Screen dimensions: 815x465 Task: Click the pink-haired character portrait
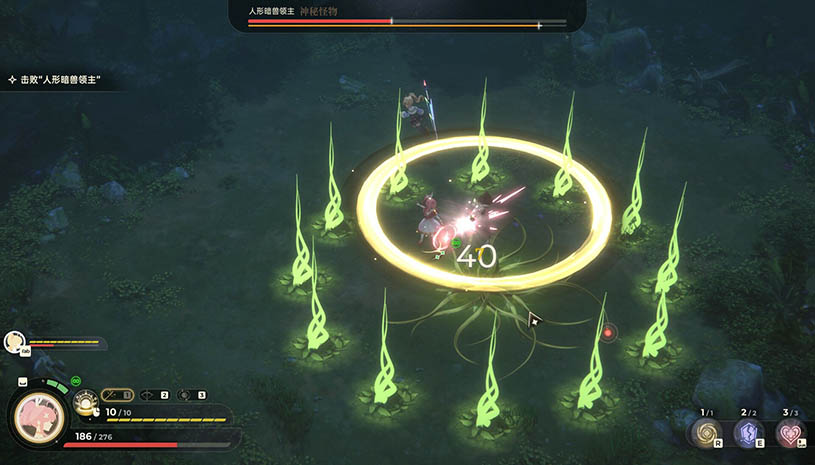(38, 416)
